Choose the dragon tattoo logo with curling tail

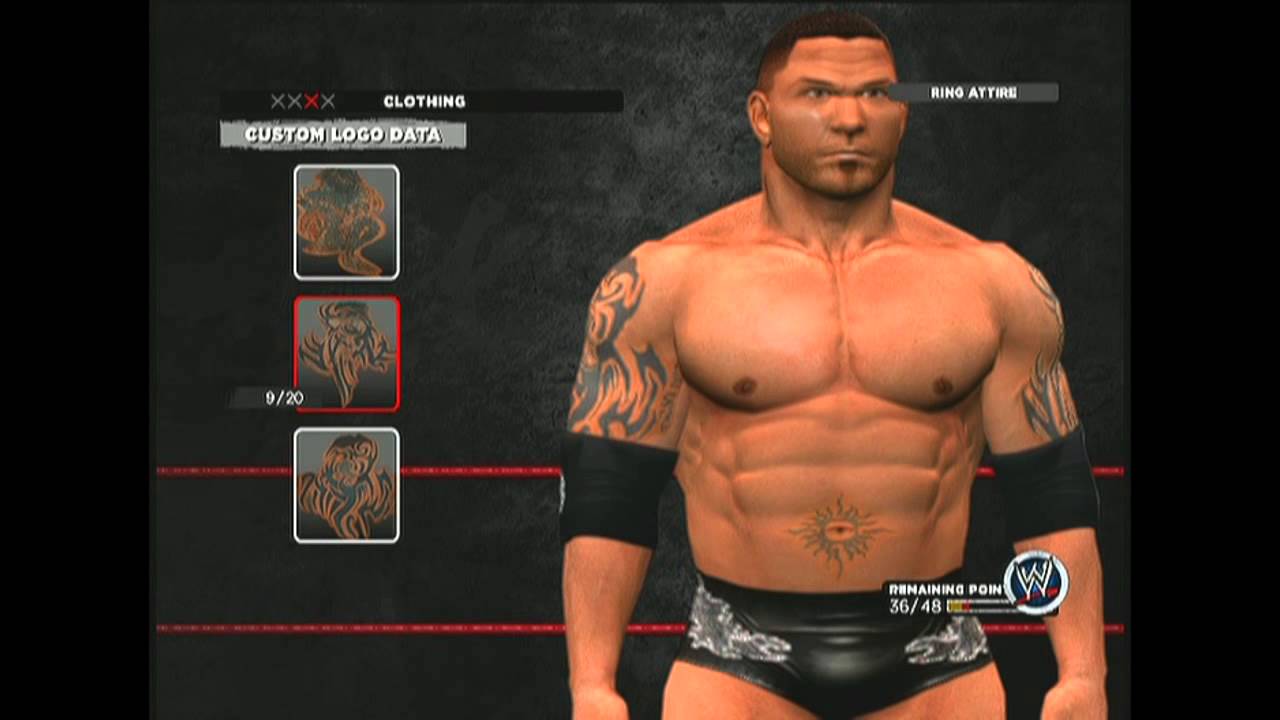[x=346, y=222]
